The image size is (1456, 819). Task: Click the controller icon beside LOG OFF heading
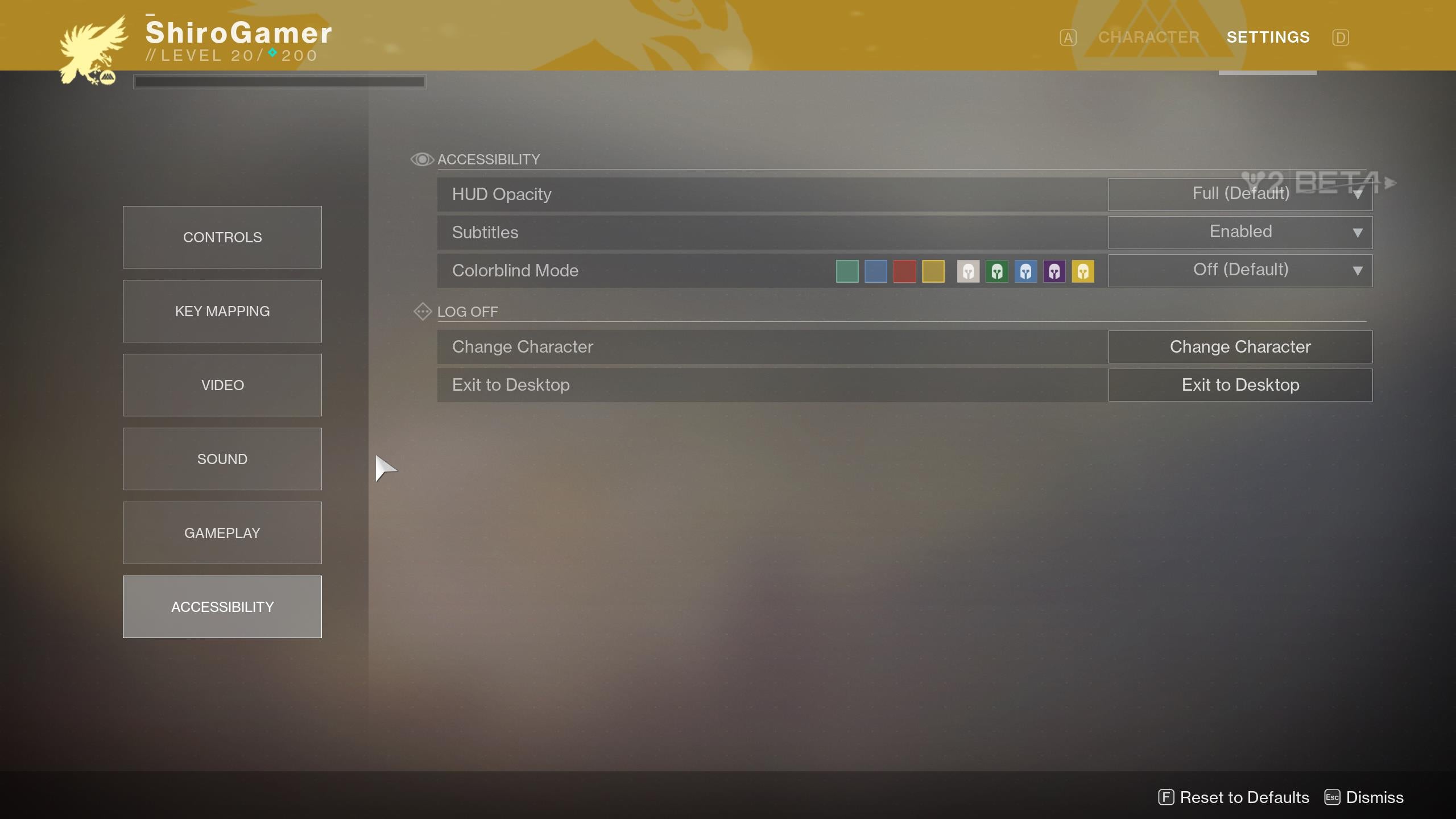423,312
